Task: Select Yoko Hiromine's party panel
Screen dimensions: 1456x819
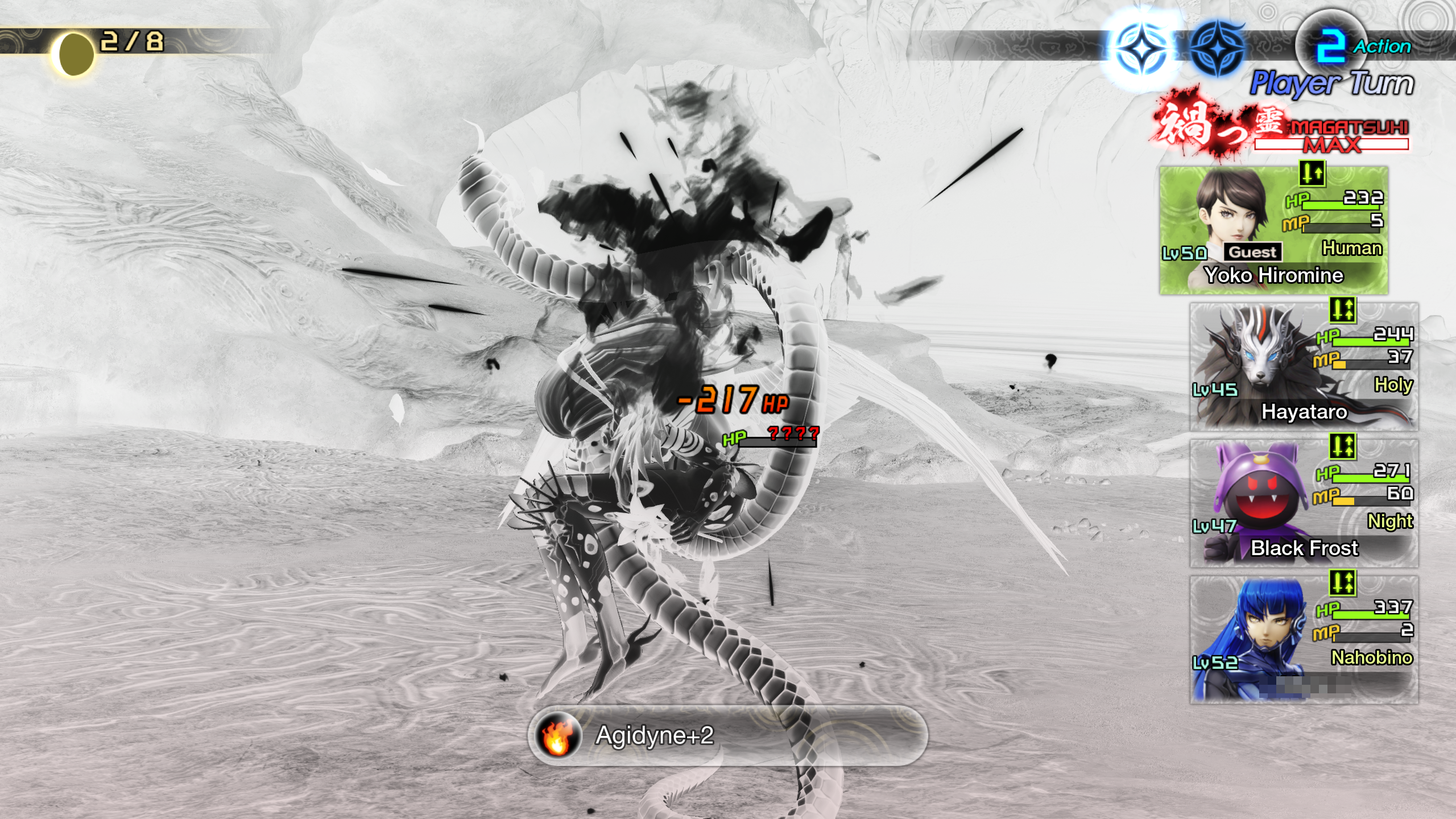Action: pos(1273,230)
